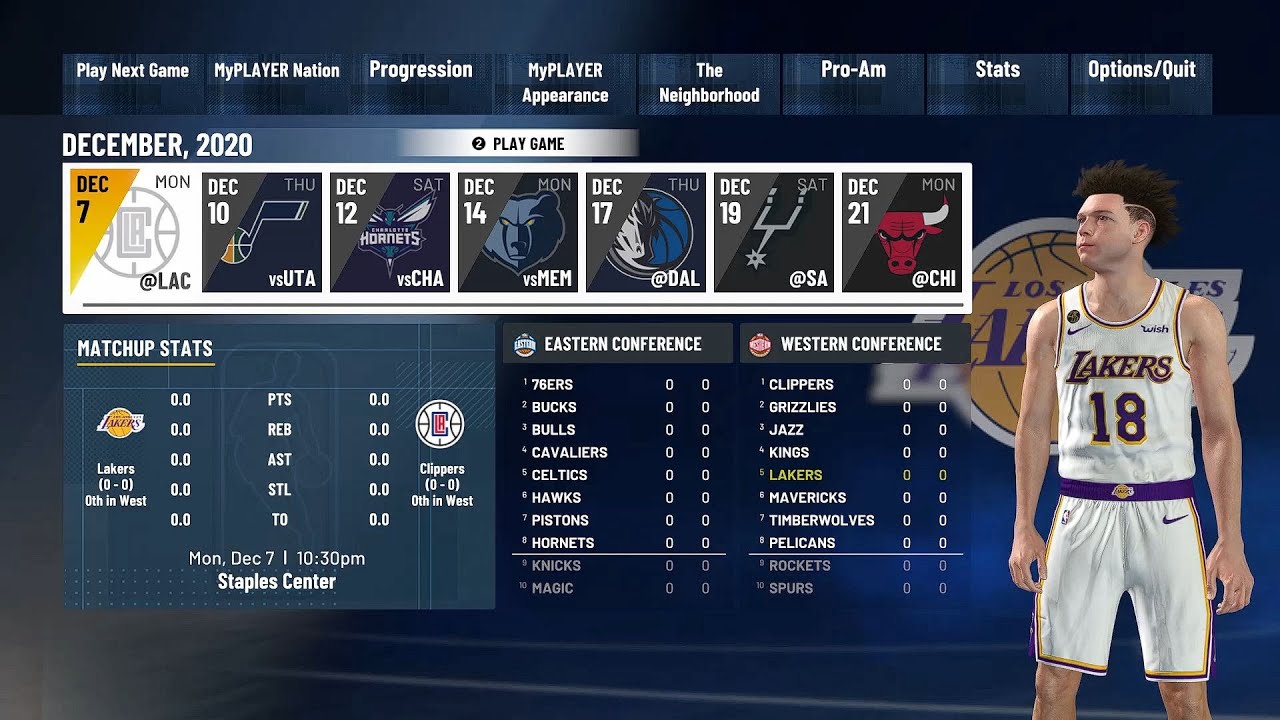Pick the Dec 21 game at Chicago
1280x720 pixels.
coord(902,233)
